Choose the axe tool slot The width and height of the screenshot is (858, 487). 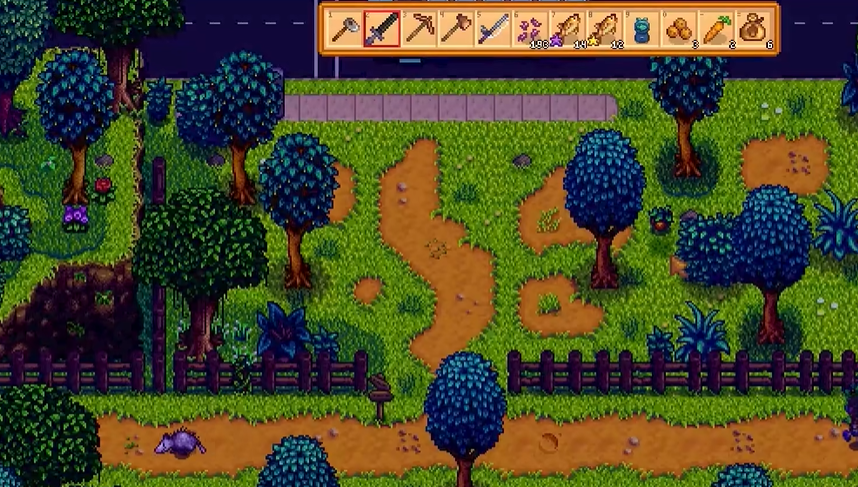(456, 29)
